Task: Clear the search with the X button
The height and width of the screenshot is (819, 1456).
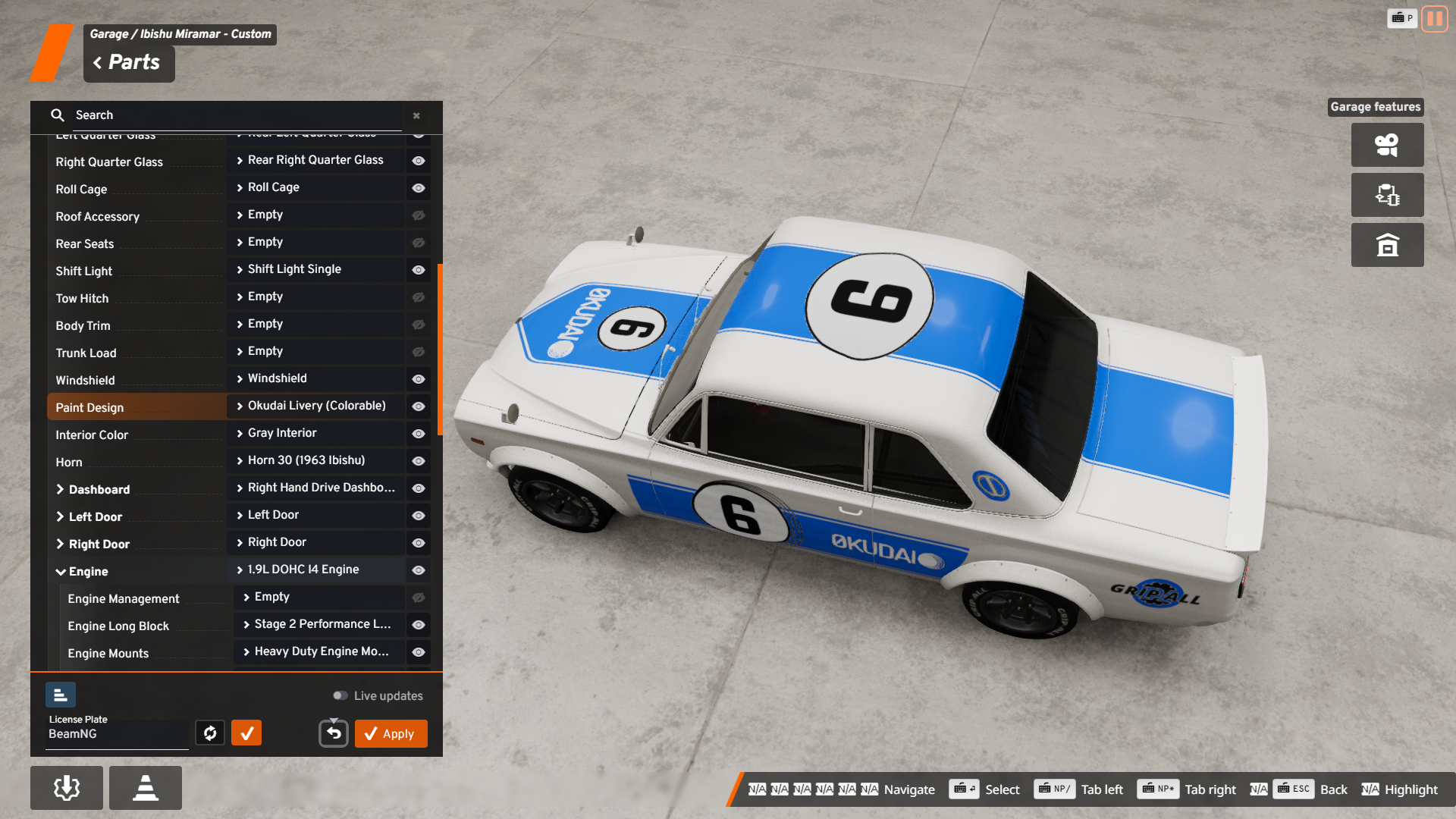Action: (416, 116)
